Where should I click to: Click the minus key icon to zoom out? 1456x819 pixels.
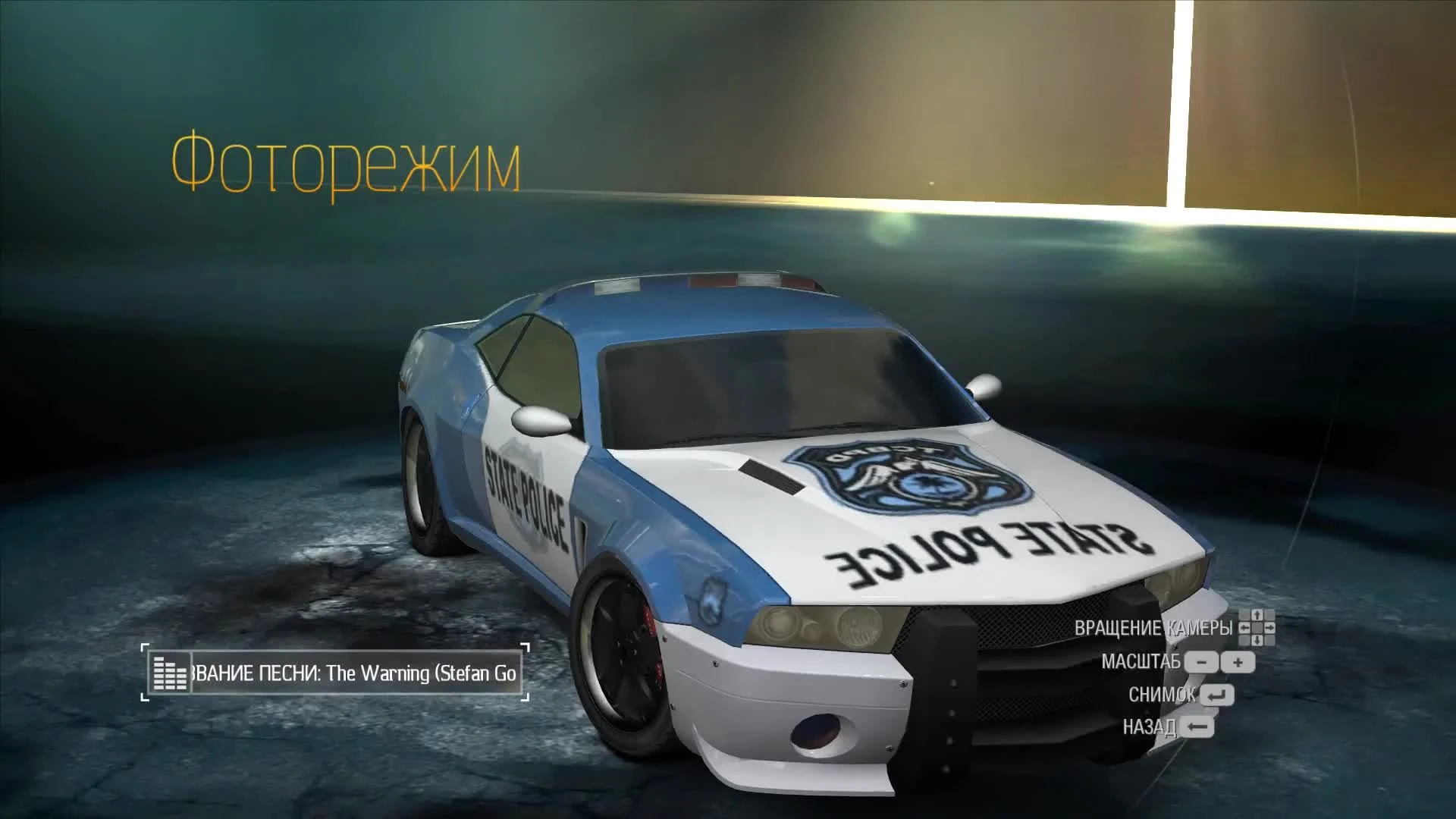[x=1201, y=663]
